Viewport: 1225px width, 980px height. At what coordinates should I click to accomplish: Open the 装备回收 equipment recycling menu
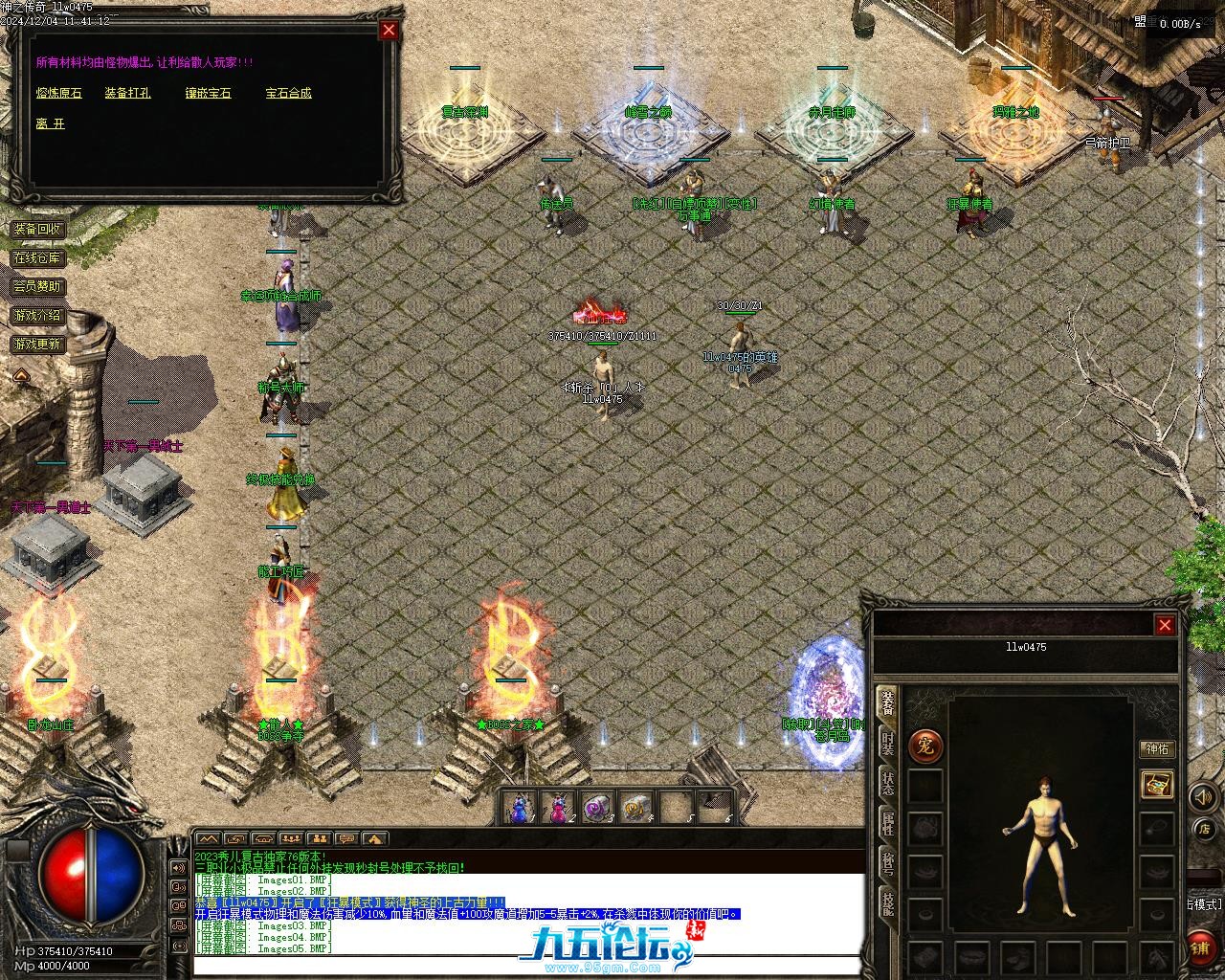coord(37,230)
